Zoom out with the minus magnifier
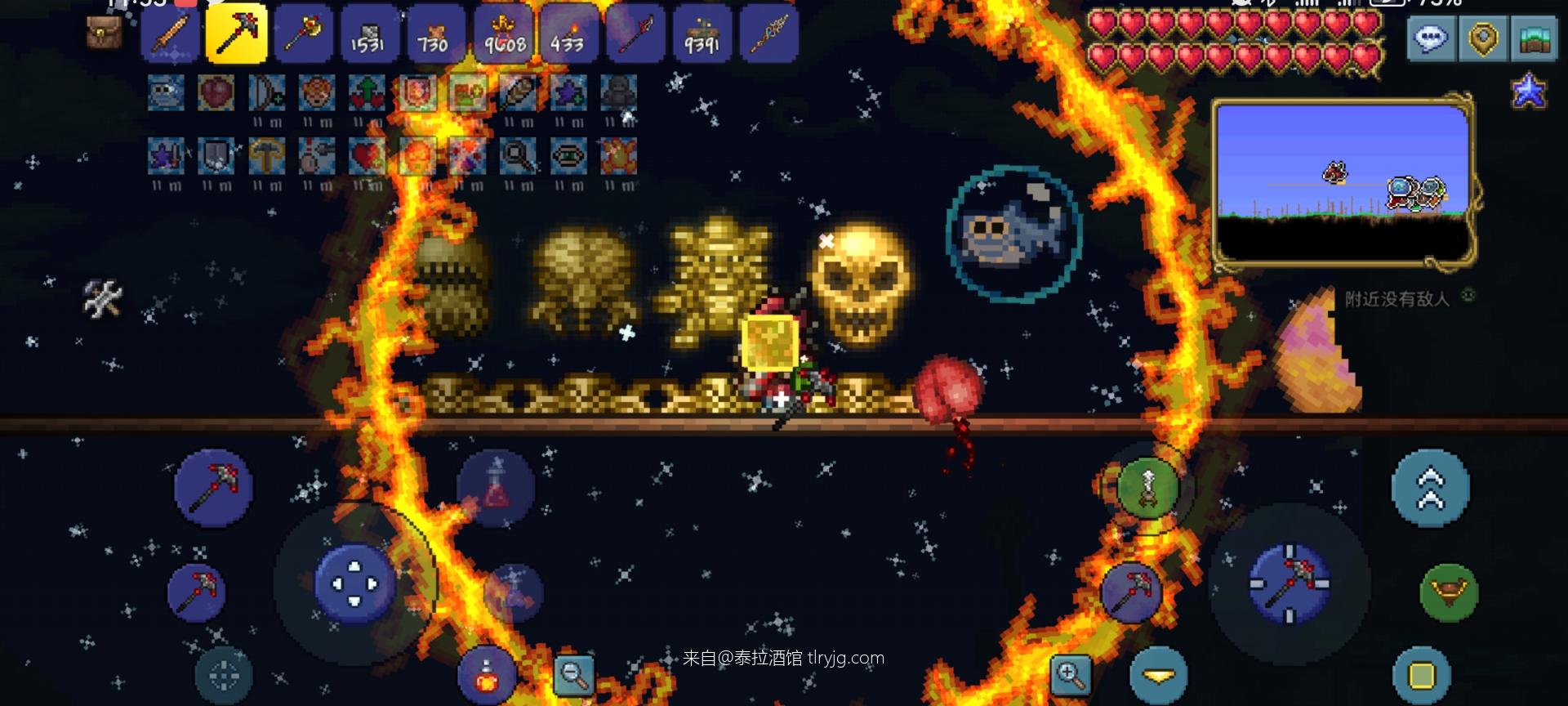Screen dimensions: 1568x706 coord(573,674)
